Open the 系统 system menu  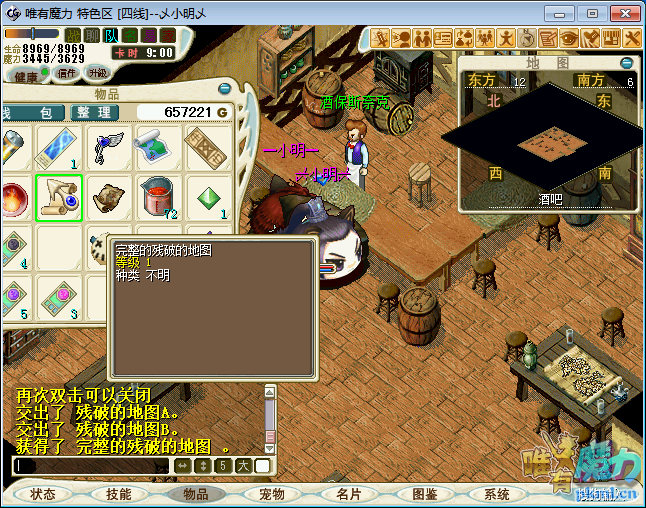tap(497, 494)
